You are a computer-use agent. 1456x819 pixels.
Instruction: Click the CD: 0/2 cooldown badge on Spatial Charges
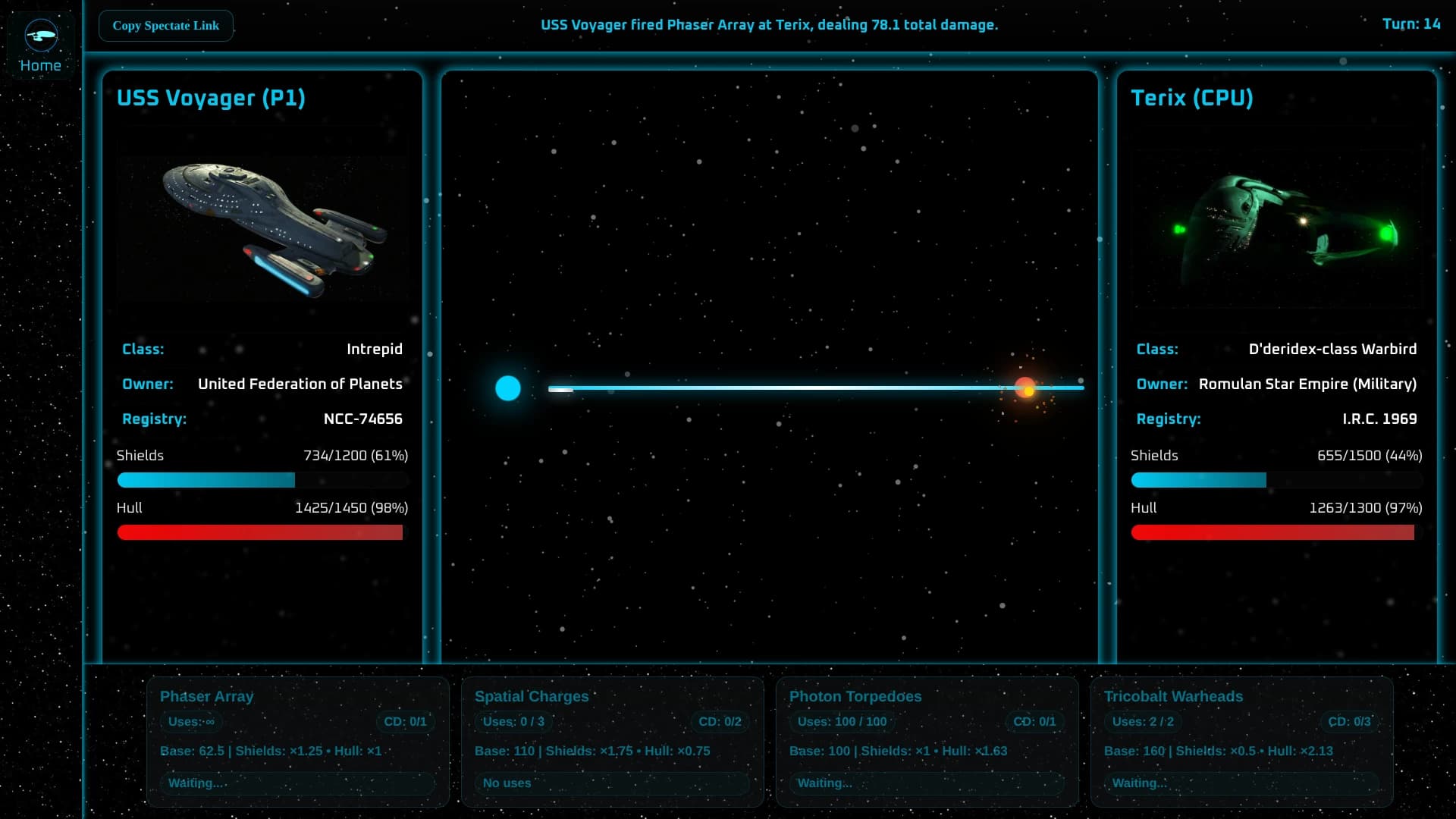pos(721,722)
